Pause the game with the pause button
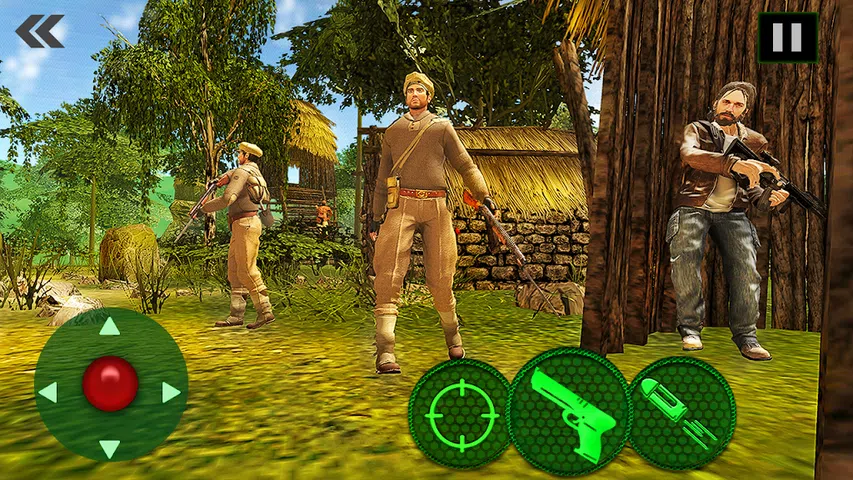 click(x=787, y=37)
